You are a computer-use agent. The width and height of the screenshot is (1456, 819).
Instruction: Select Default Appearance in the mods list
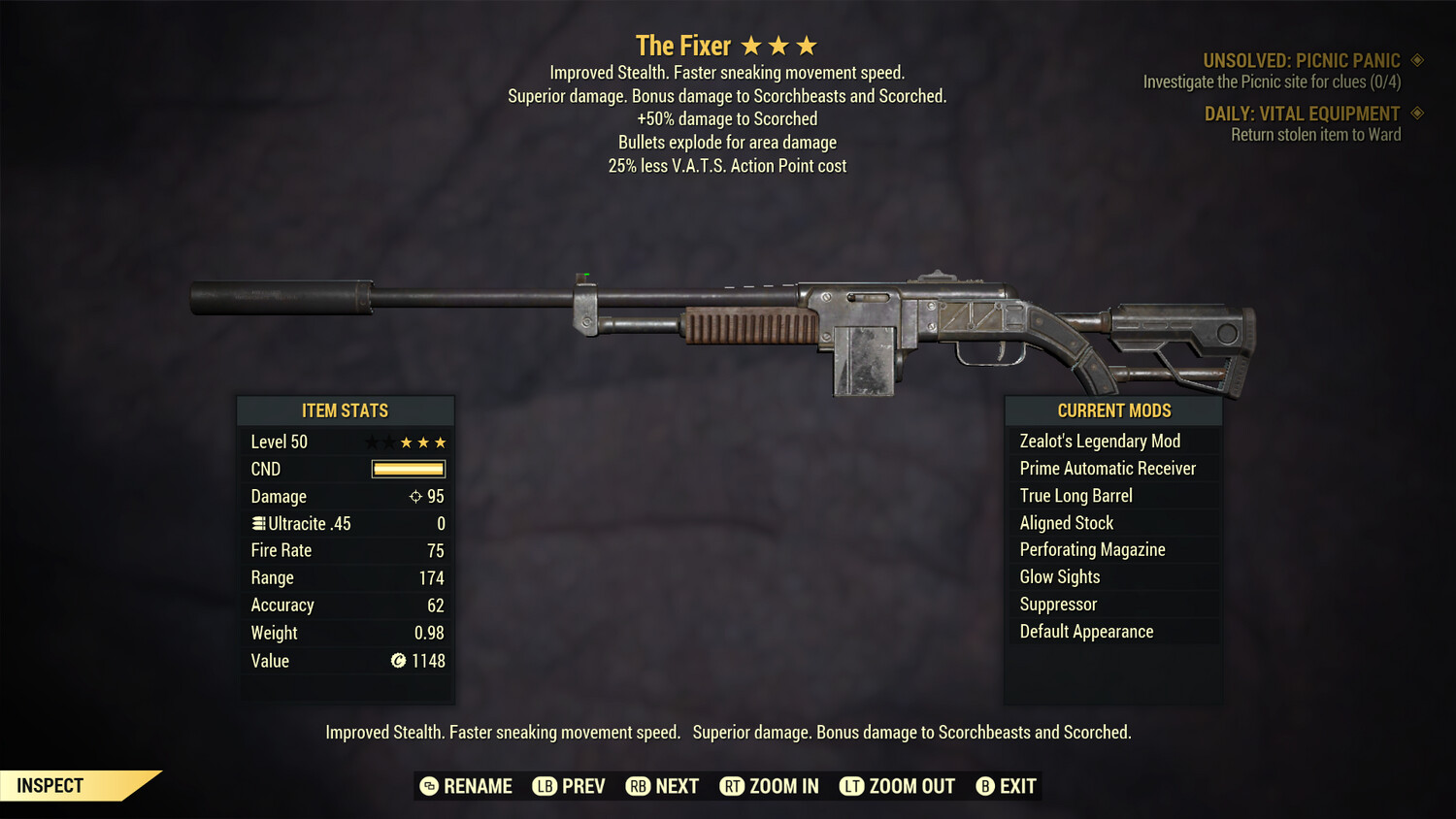click(1086, 631)
